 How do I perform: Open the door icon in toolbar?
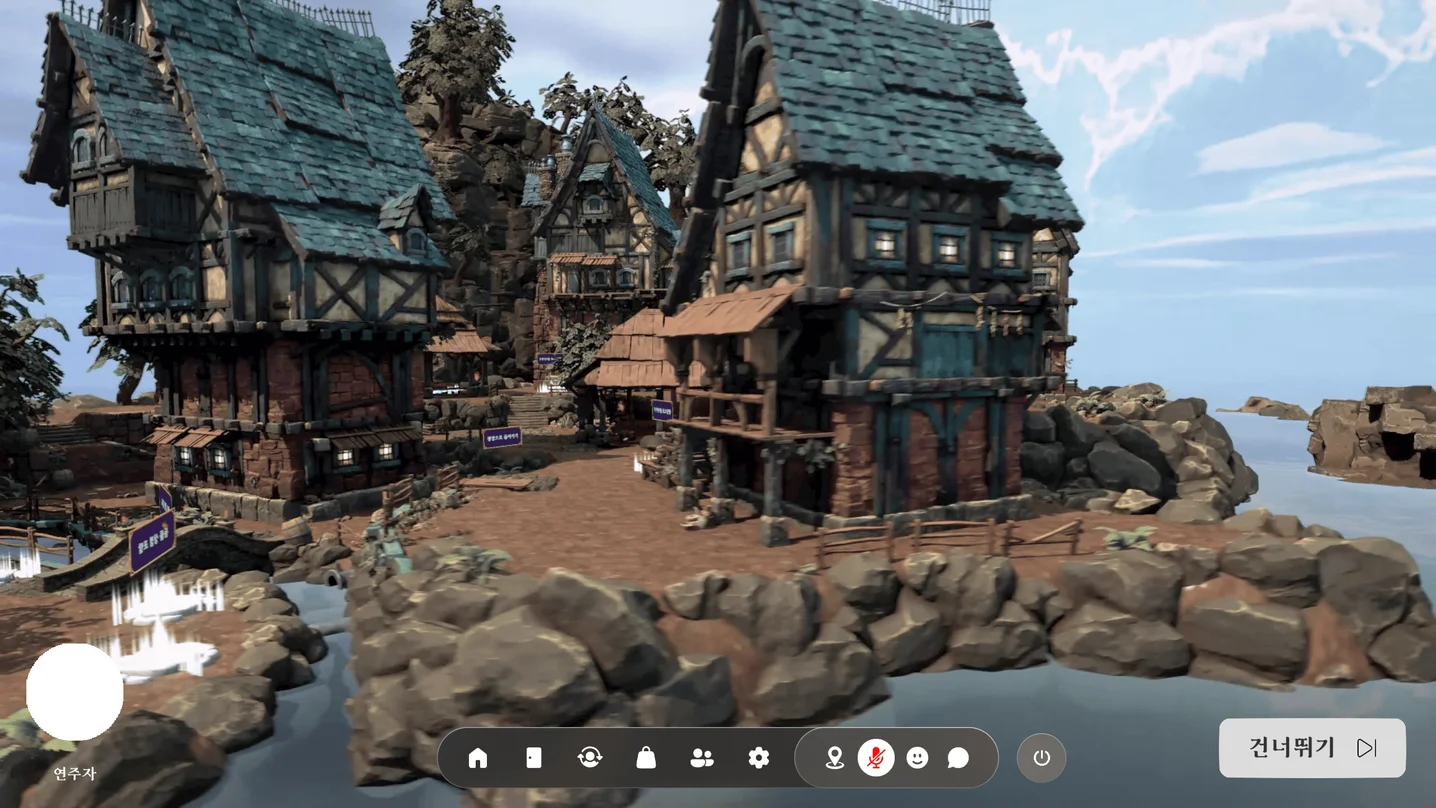tap(534, 758)
